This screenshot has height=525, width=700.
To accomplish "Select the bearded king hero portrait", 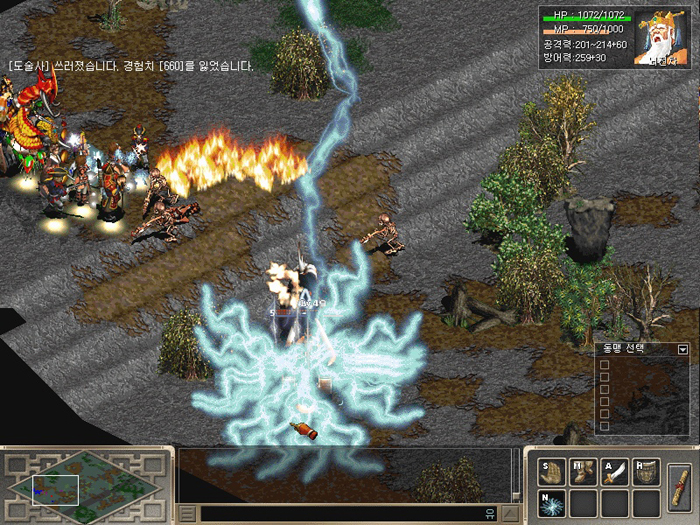I will [x=664, y=36].
